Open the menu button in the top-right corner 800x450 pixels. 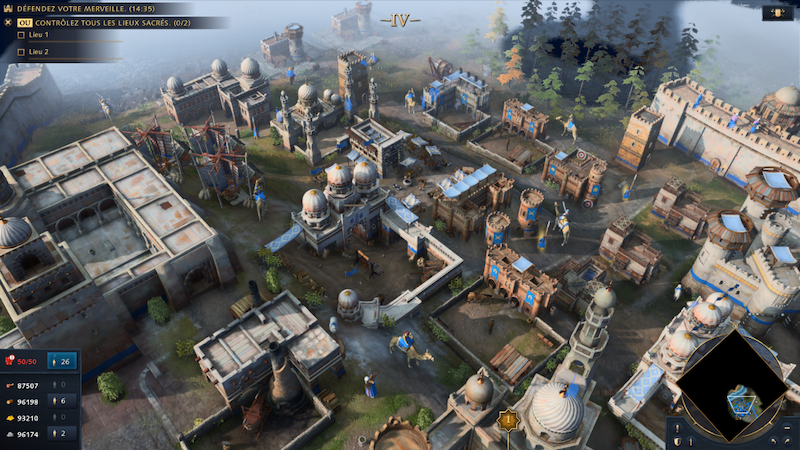point(777,13)
